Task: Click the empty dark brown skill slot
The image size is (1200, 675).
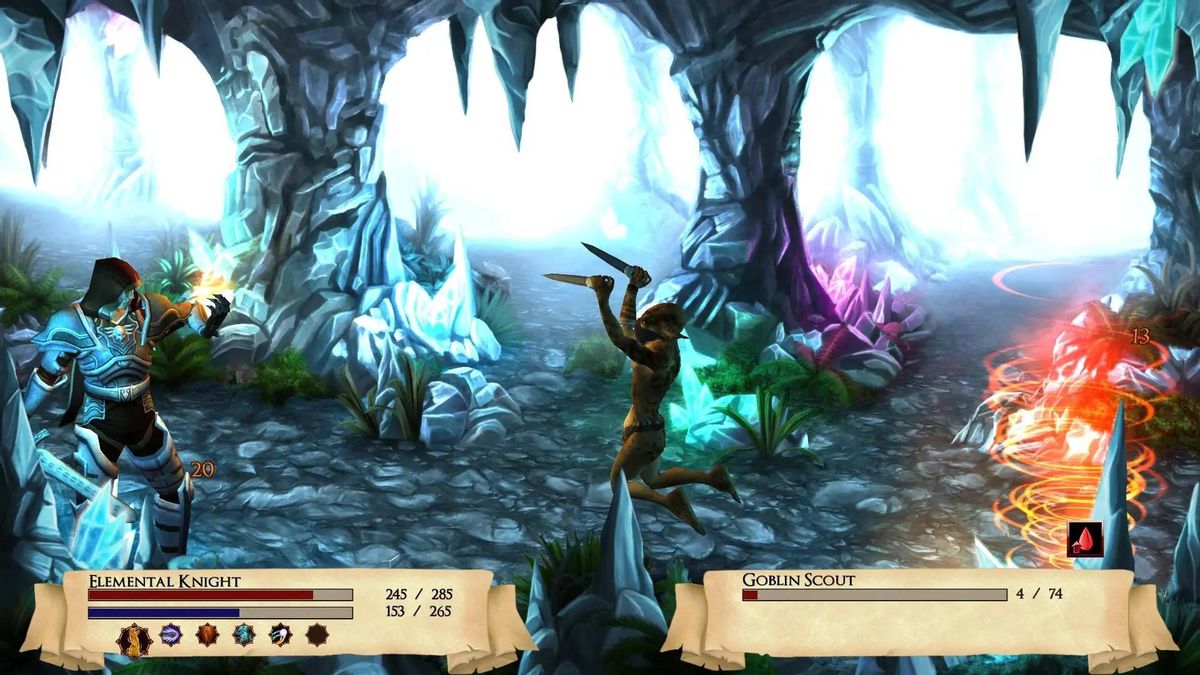Action: pyautogui.click(x=317, y=634)
